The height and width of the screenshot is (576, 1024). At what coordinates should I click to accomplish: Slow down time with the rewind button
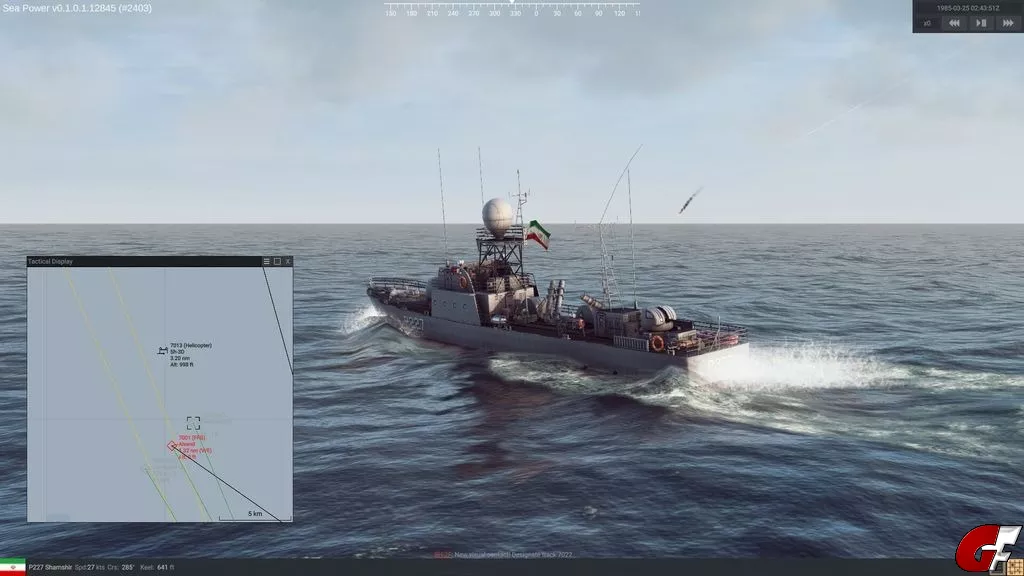click(954, 23)
